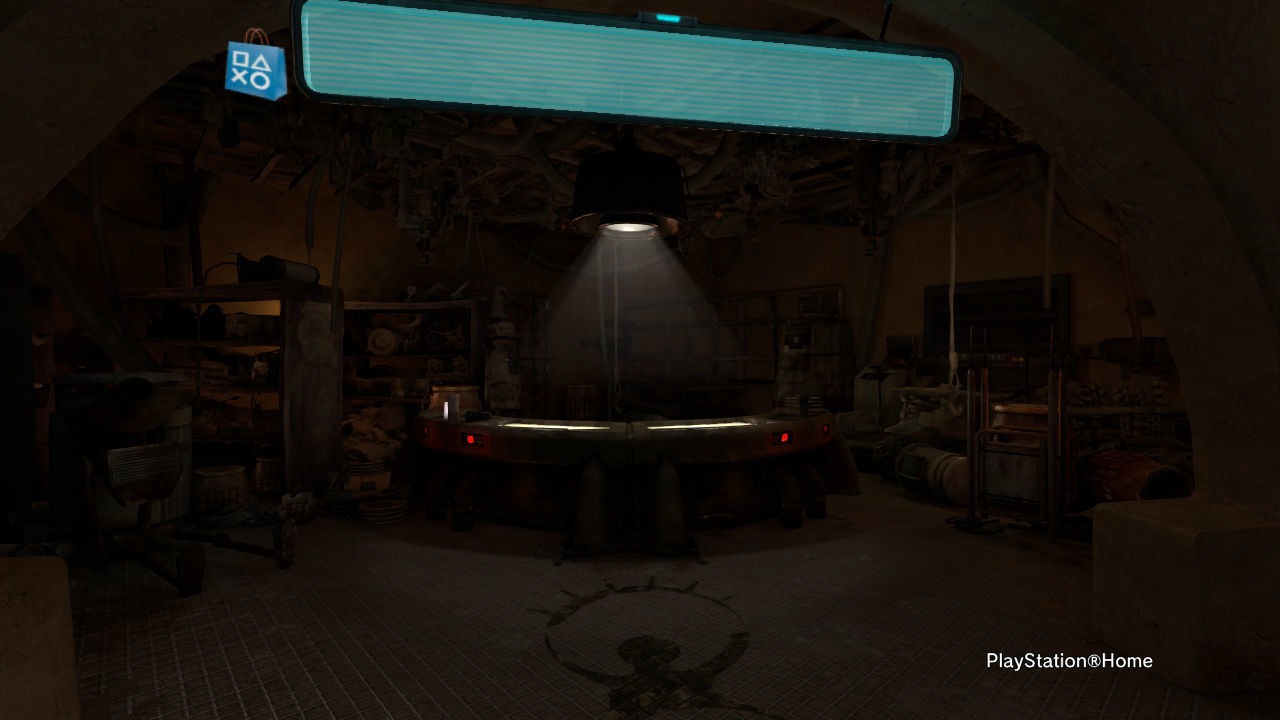Open the PlayStation Store shopping bag icon
The width and height of the screenshot is (1280, 720).
pyautogui.click(x=256, y=69)
